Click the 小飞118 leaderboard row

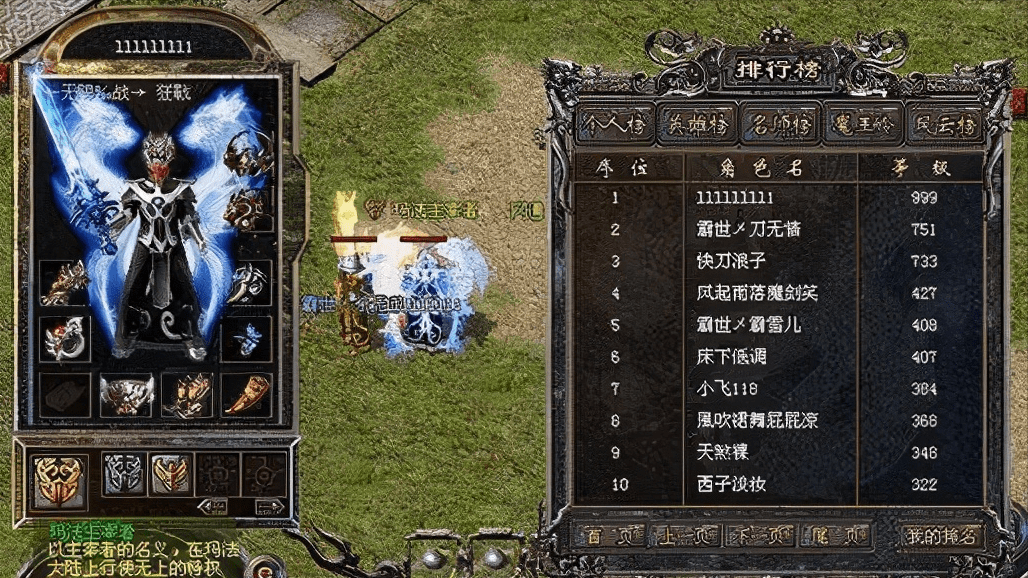[736, 389]
